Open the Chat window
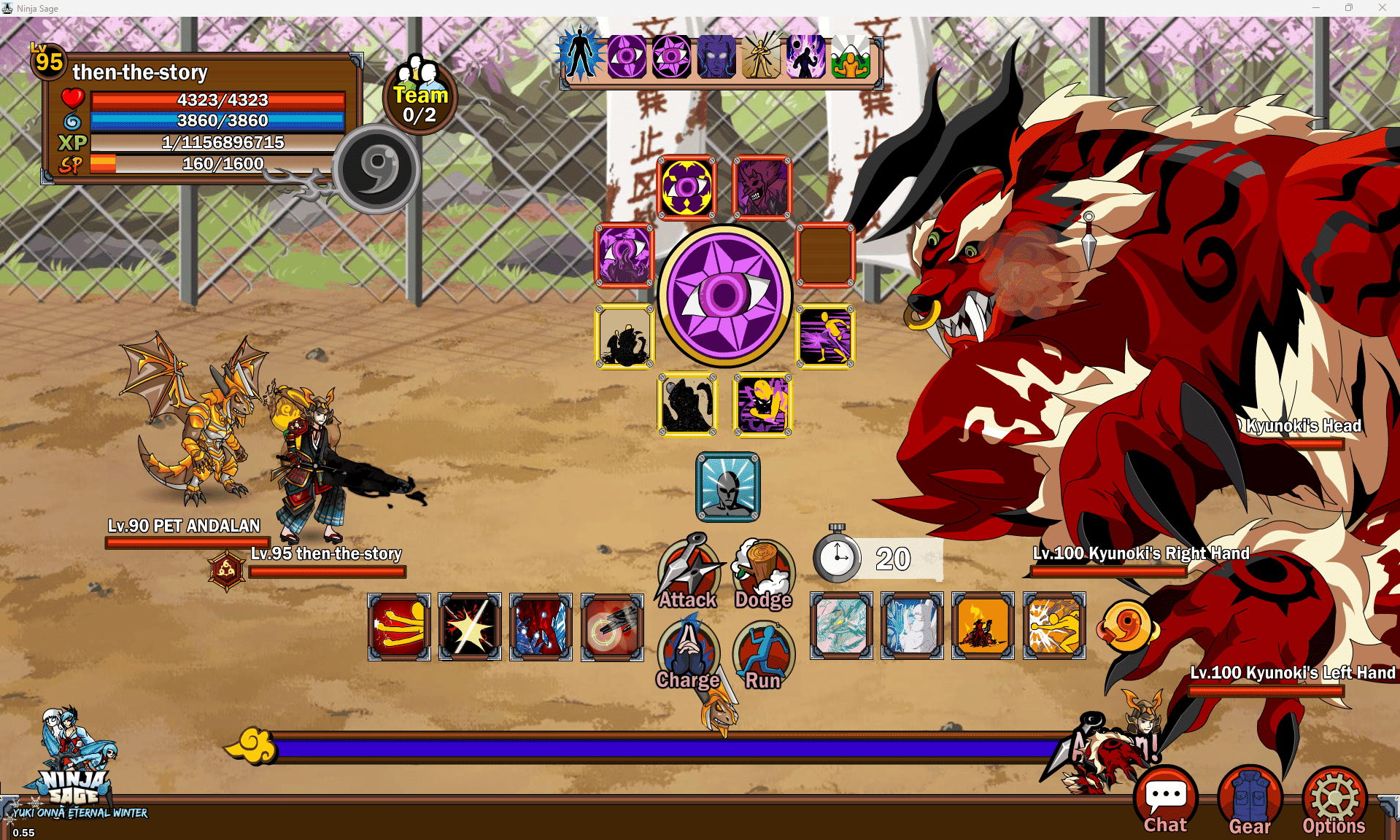The height and width of the screenshot is (840, 1400). (x=1165, y=800)
